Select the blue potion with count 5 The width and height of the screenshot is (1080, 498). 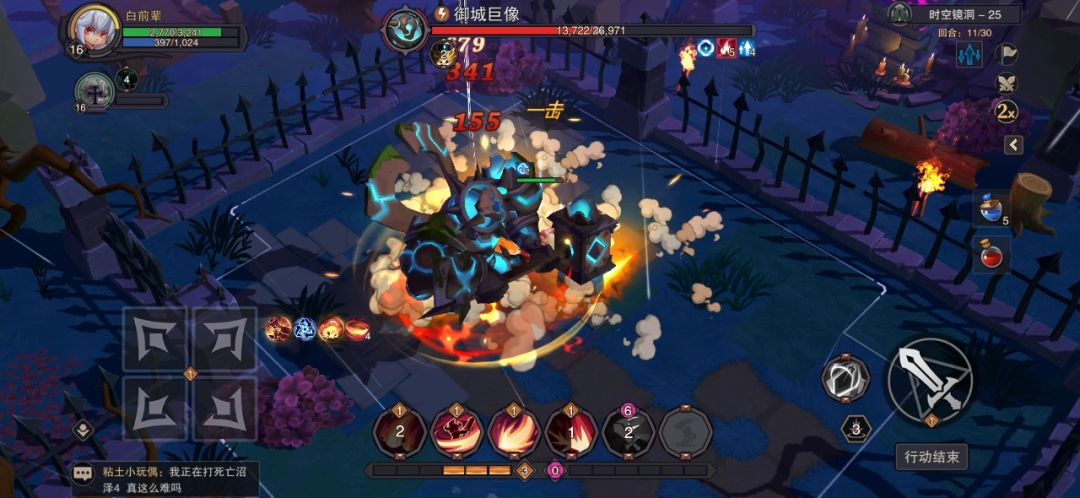[x=991, y=210]
